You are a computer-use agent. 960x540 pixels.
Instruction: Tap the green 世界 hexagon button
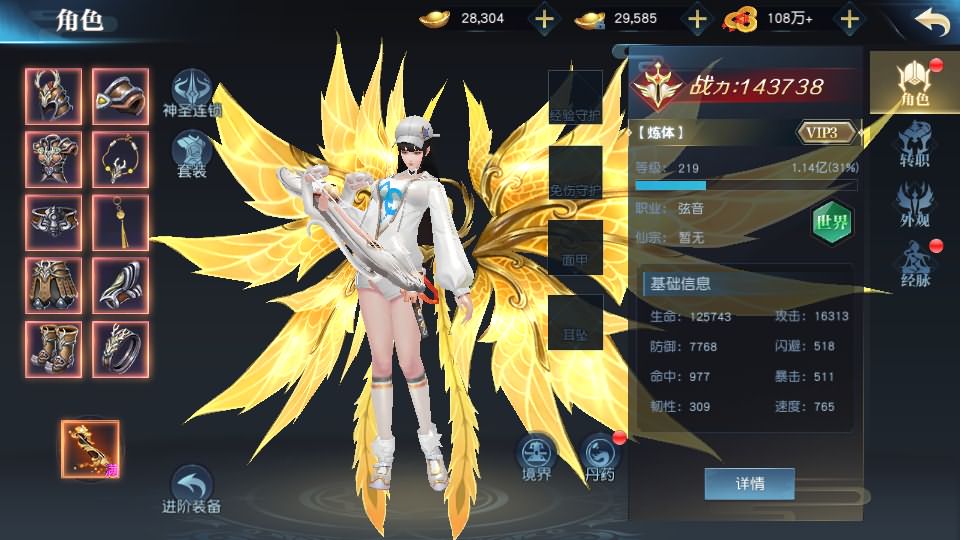point(831,221)
